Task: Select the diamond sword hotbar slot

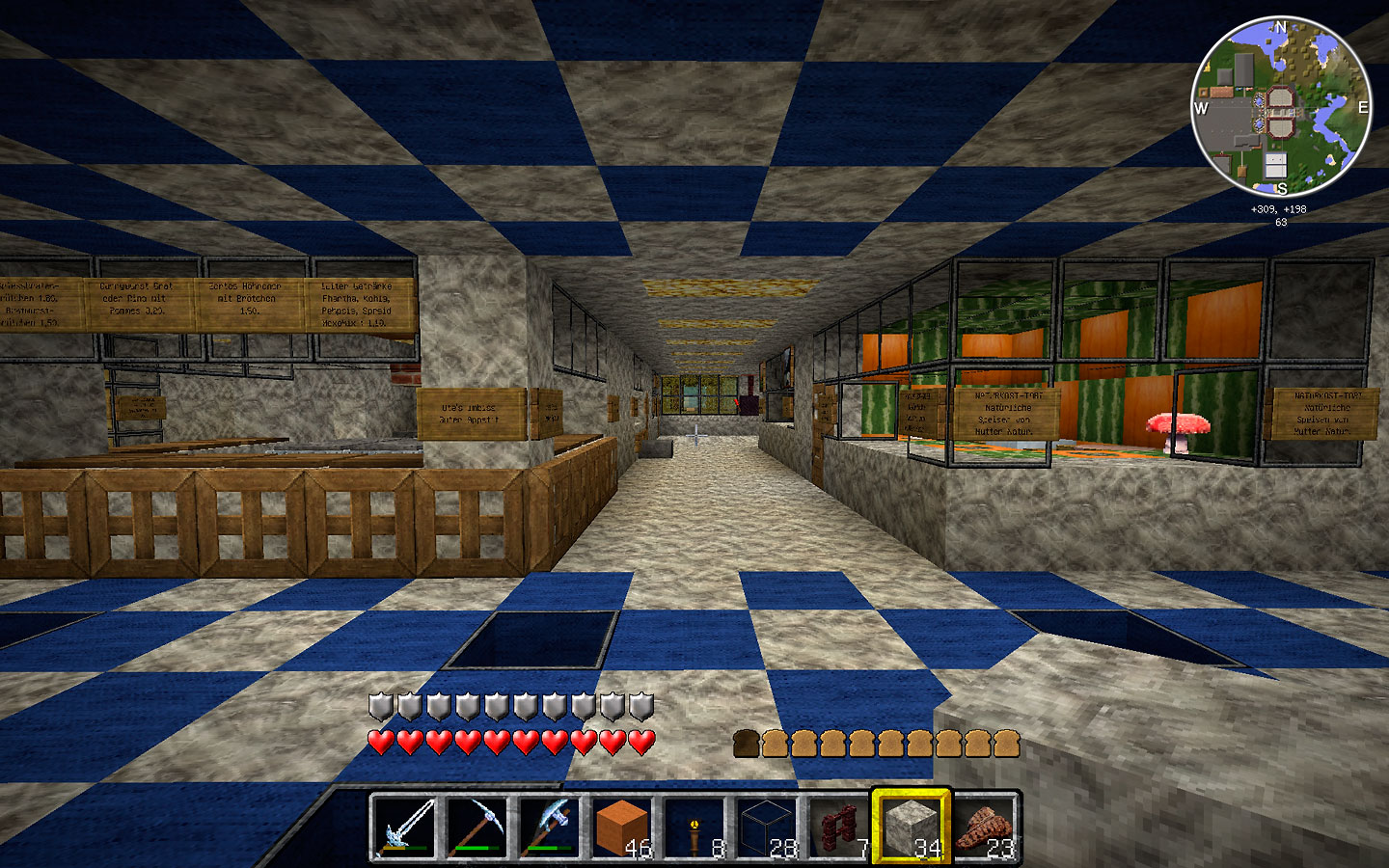Action: click(404, 827)
